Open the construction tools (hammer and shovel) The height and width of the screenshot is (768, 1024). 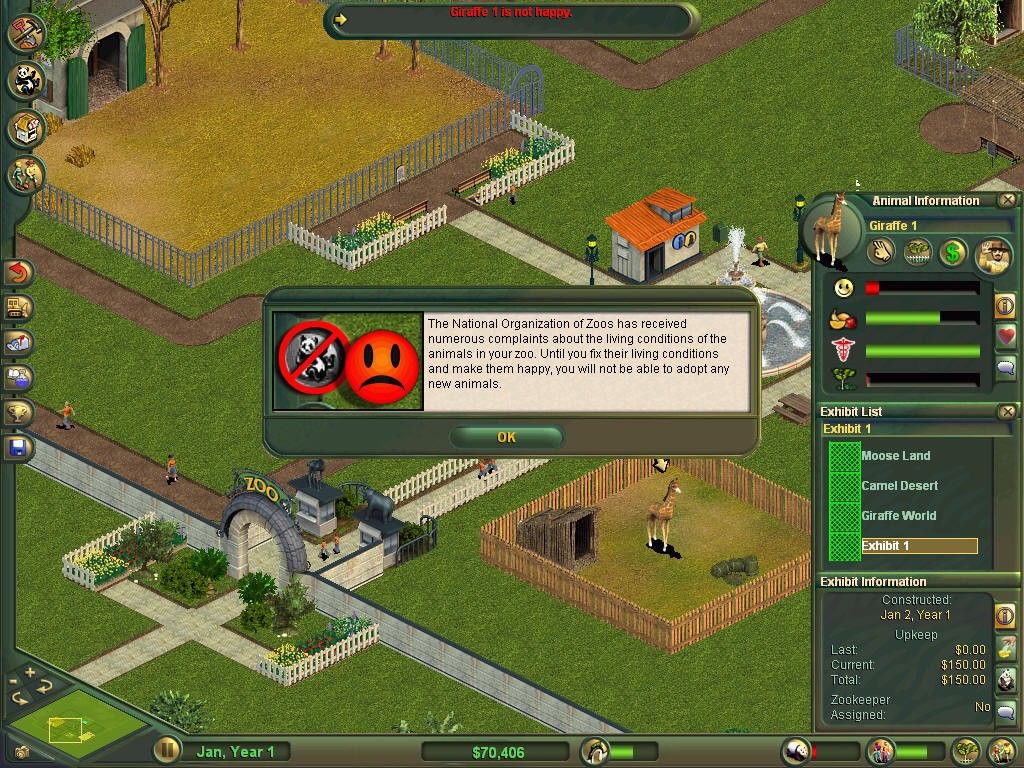pyautogui.click(x=26, y=32)
